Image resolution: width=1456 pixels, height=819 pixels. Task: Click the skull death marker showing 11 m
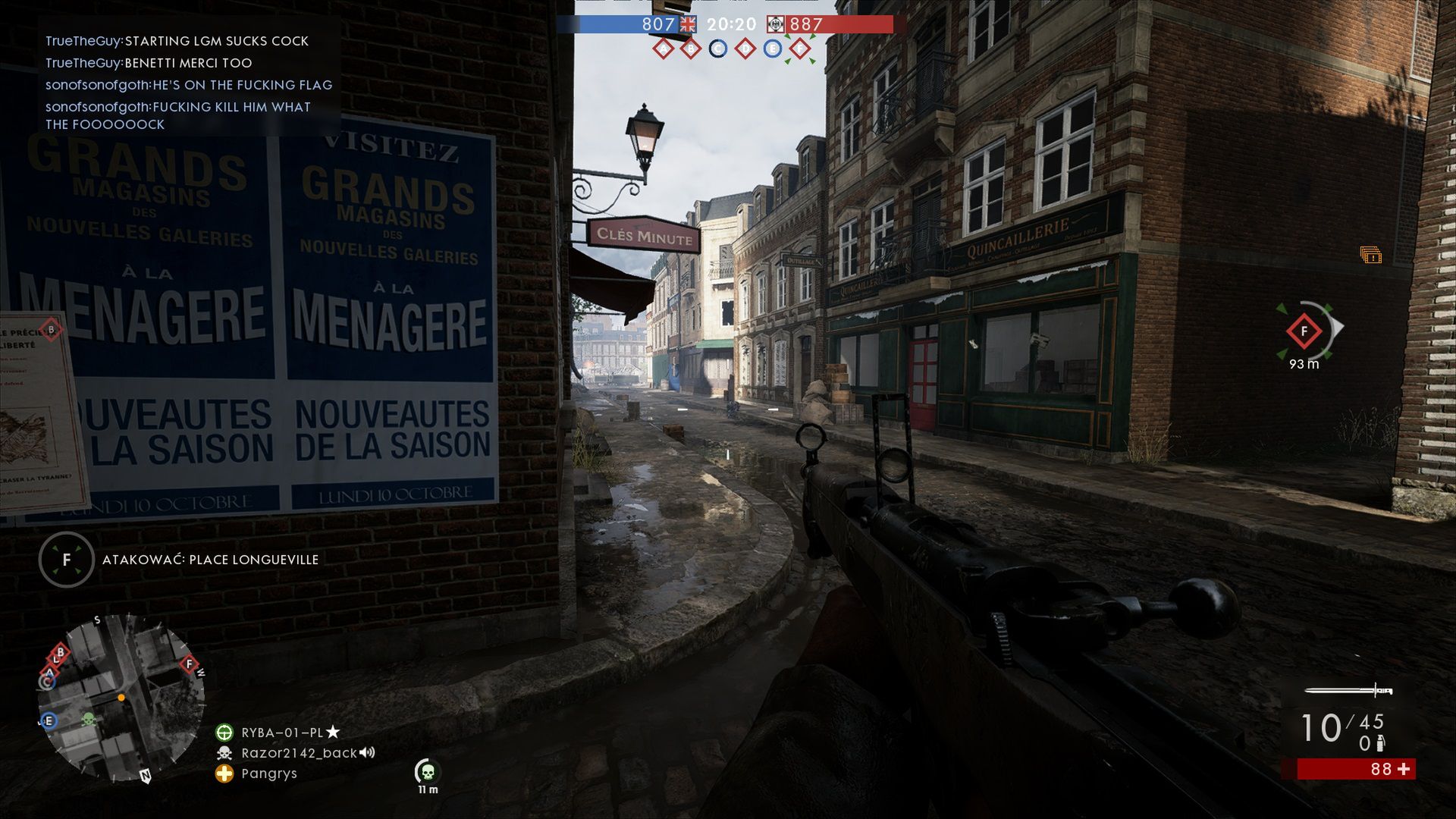point(428,772)
